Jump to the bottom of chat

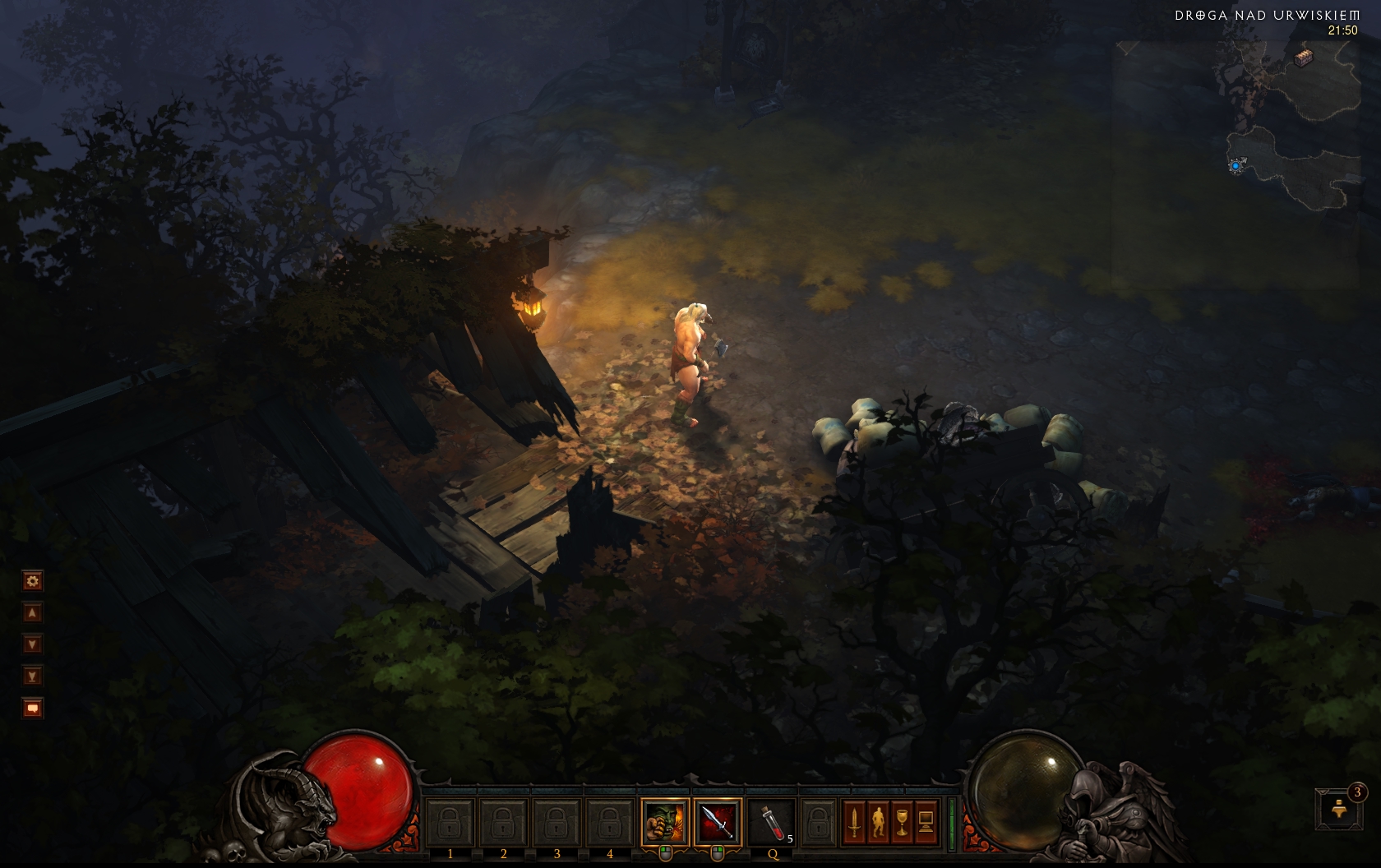(32, 676)
